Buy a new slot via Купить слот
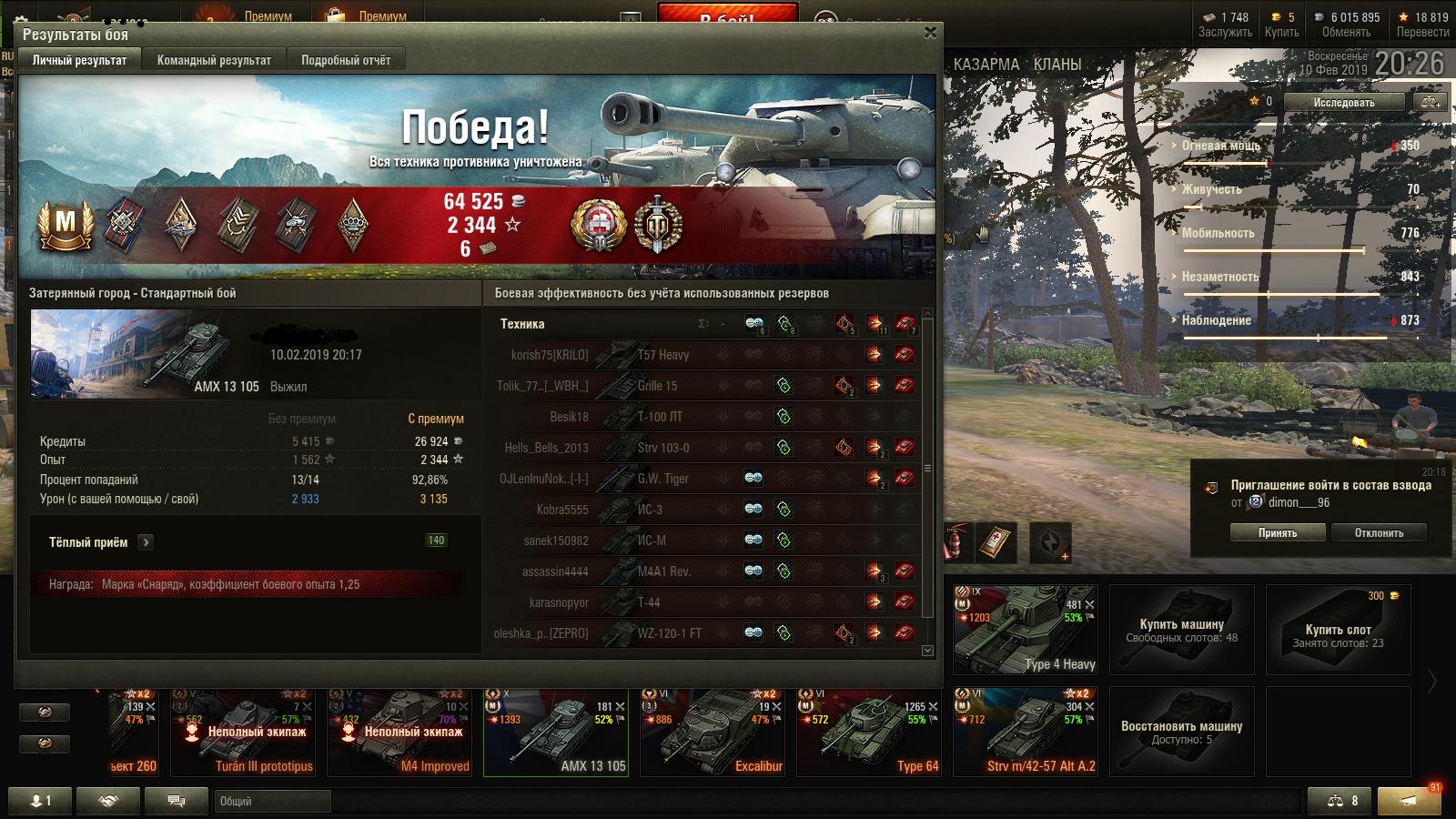This screenshot has height=819, width=1456. point(1338,630)
